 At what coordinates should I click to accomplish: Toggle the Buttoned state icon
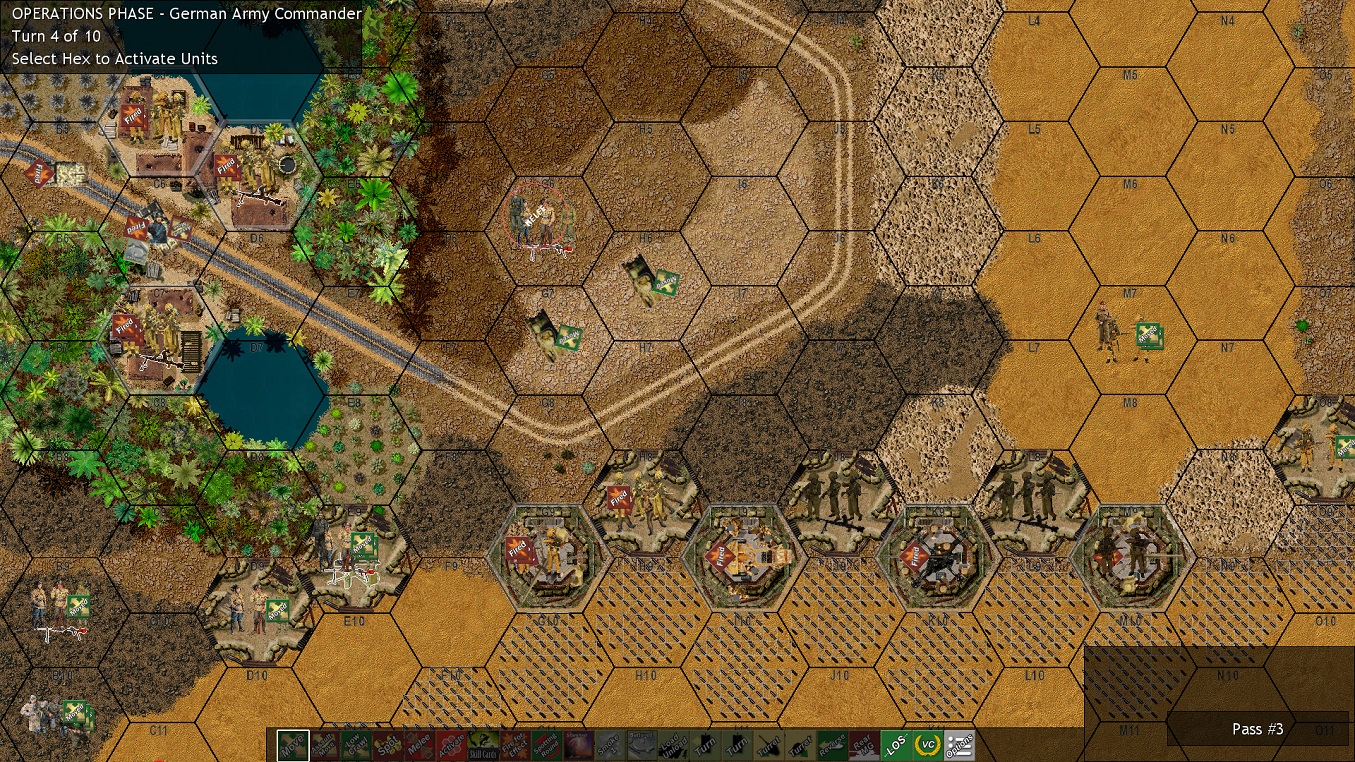pyautogui.click(x=641, y=745)
